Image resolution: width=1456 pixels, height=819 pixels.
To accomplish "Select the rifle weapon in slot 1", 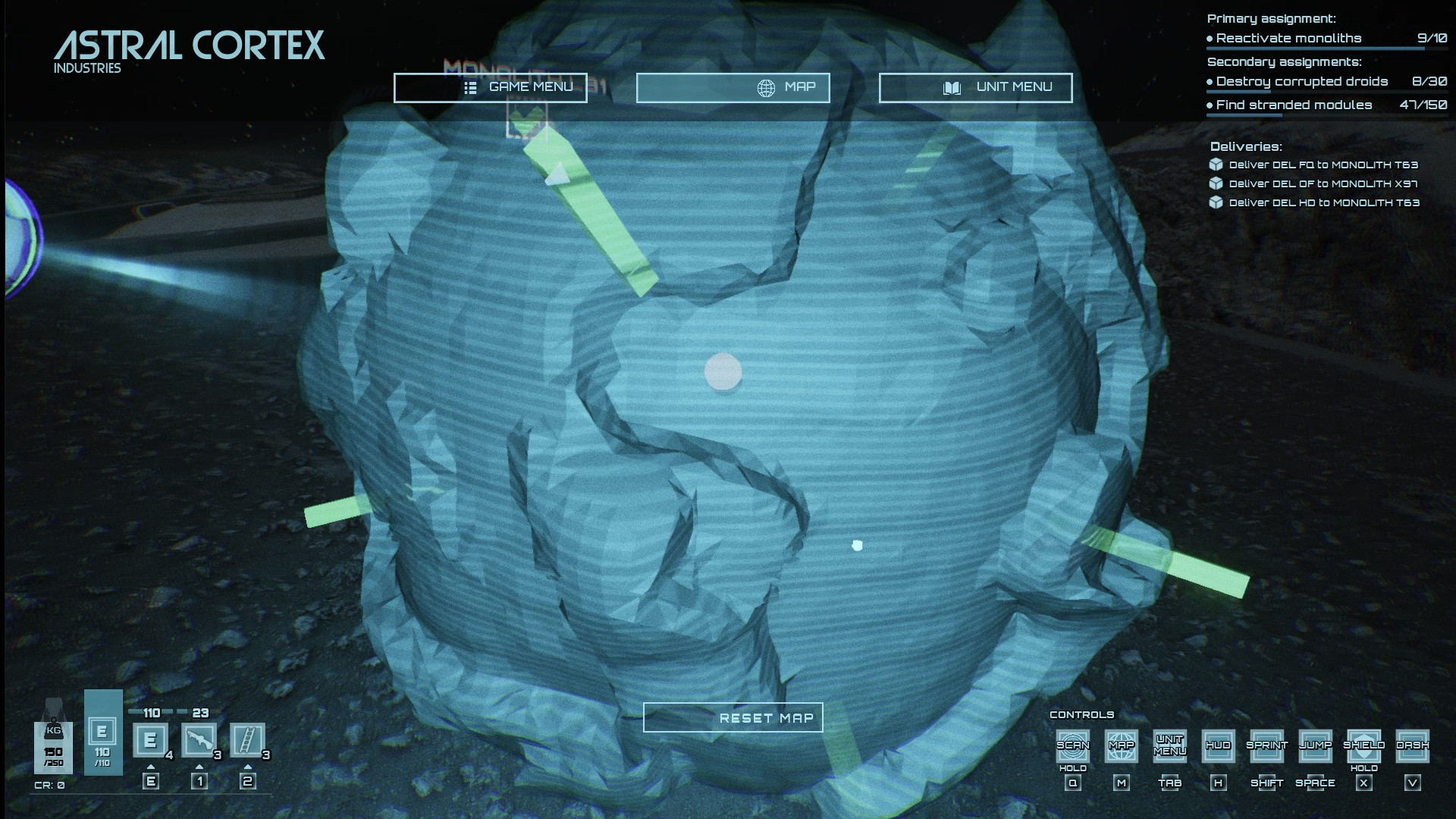I will 201,739.
